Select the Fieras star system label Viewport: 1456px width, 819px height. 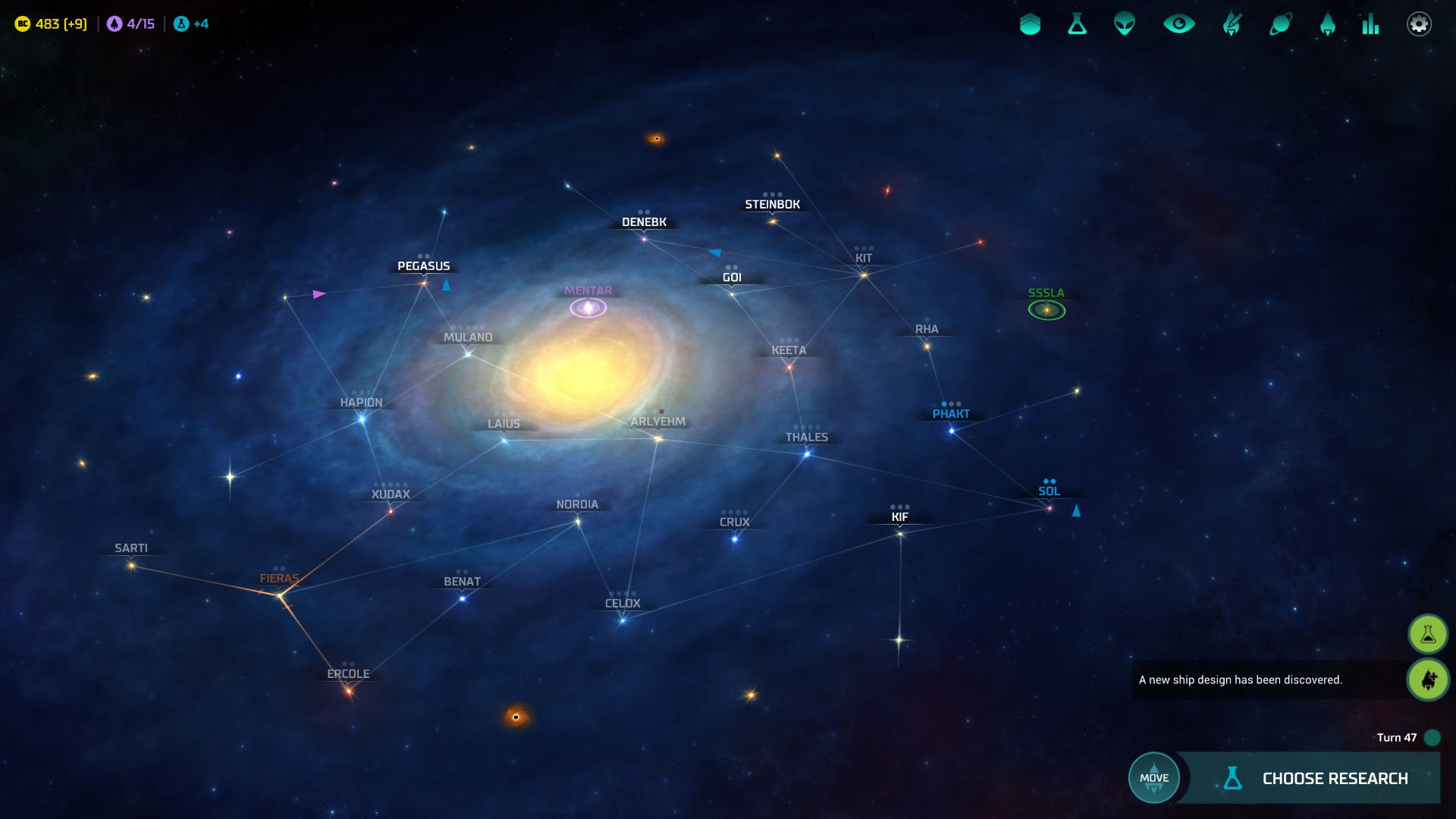[x=279, y=579]
